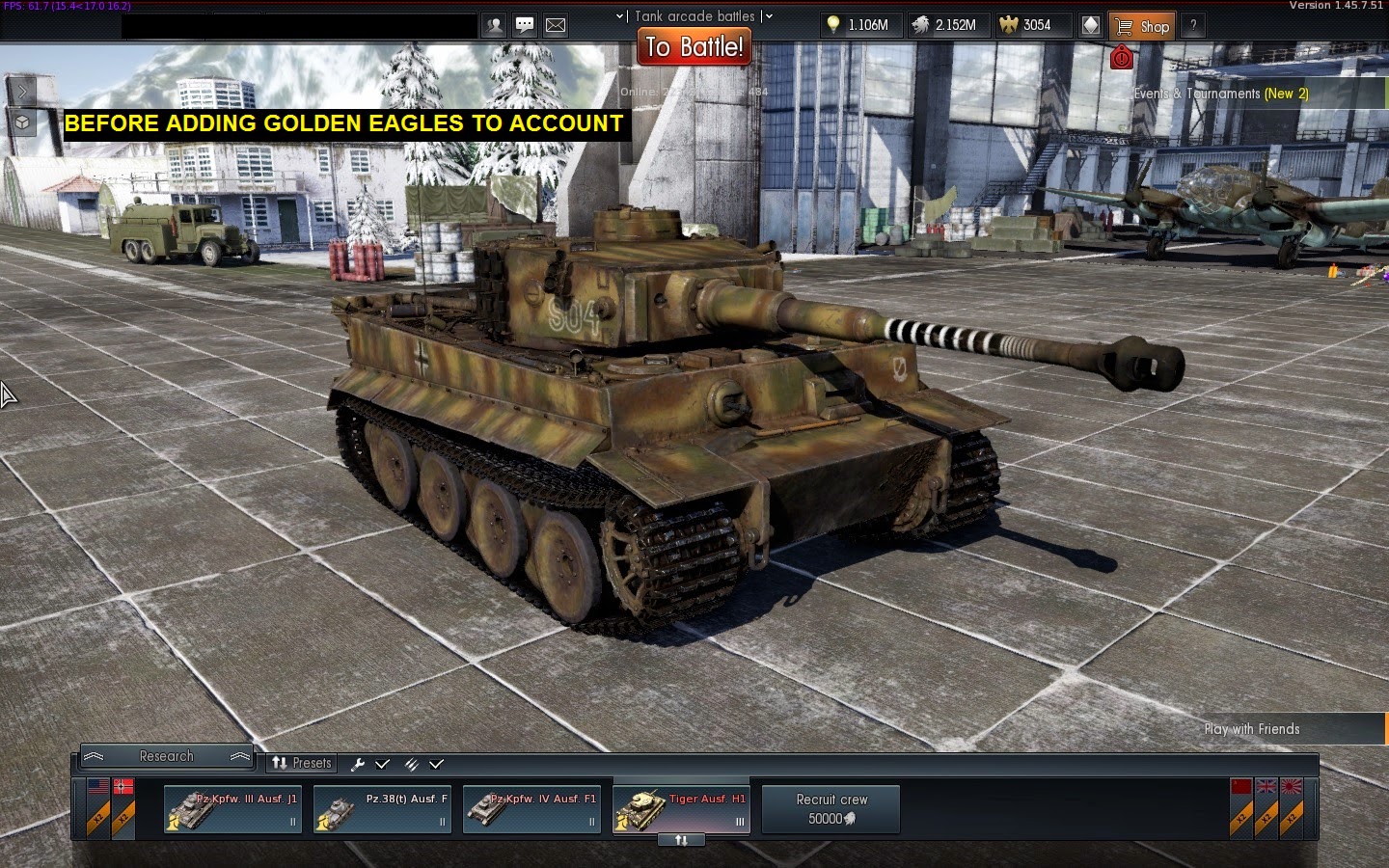Toggle the auto-repair wrench checkbox

(382, 764)
